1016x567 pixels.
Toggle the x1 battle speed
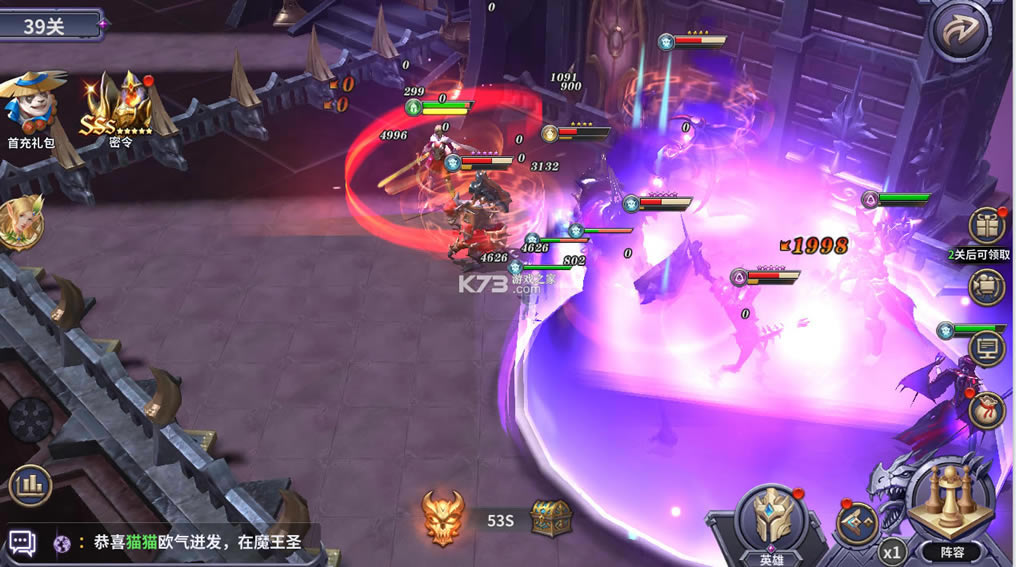click(x=892, y=550)
